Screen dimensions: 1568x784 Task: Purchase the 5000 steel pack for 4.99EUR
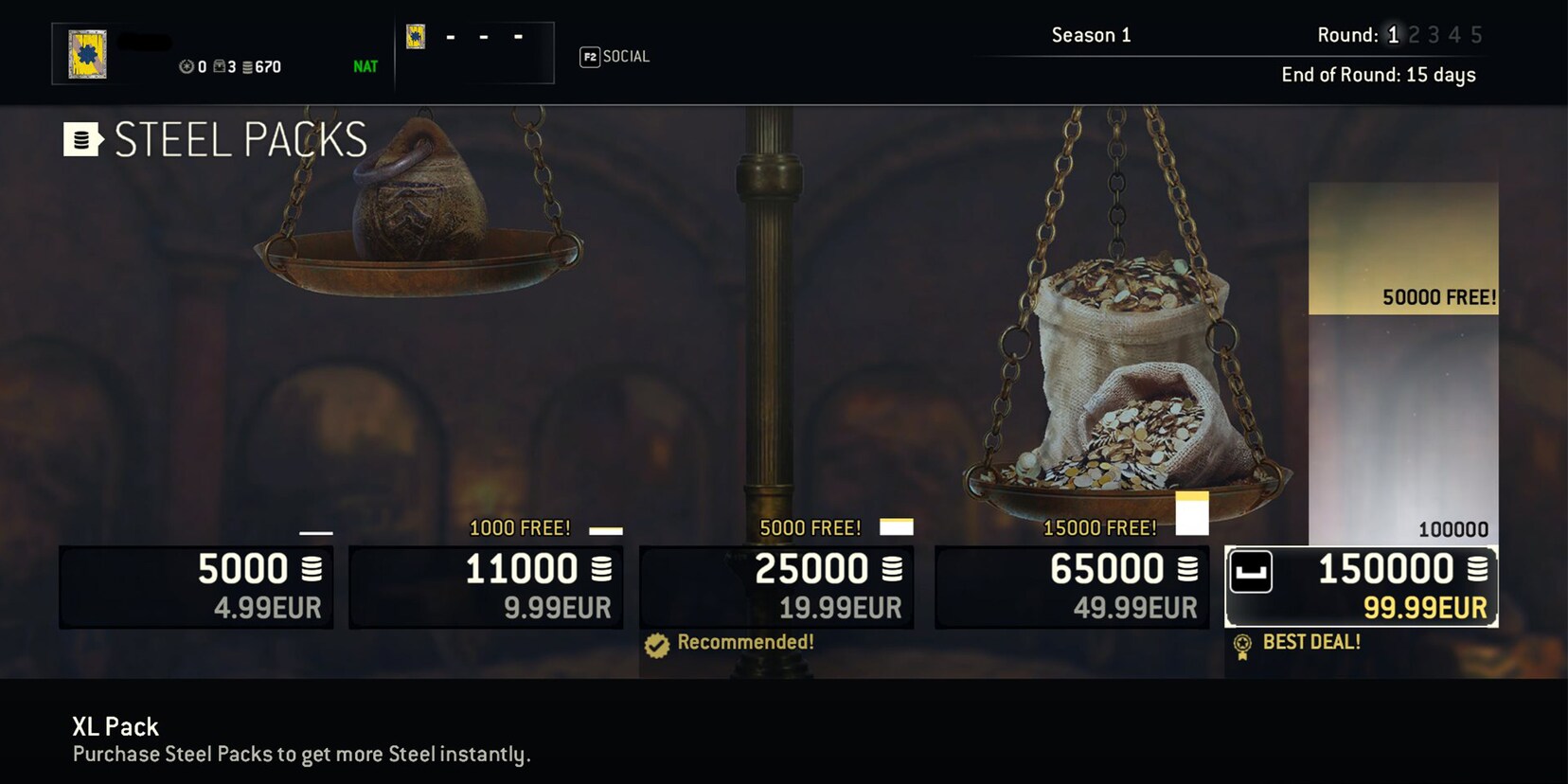click(195, 586)
